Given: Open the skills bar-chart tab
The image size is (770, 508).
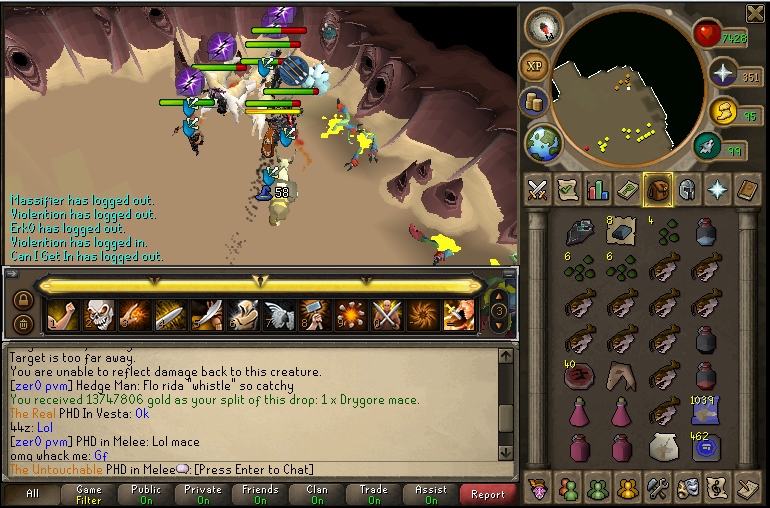Looking at the screenshot, I should pyautogui.click(x=597, y=188).
